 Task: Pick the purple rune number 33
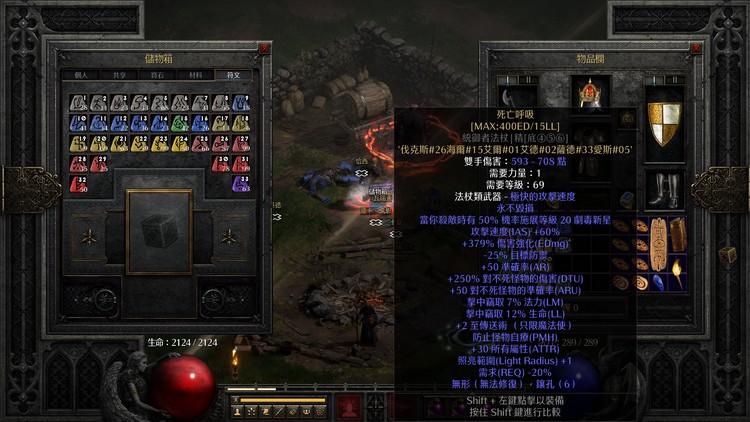tap(240, 183)
